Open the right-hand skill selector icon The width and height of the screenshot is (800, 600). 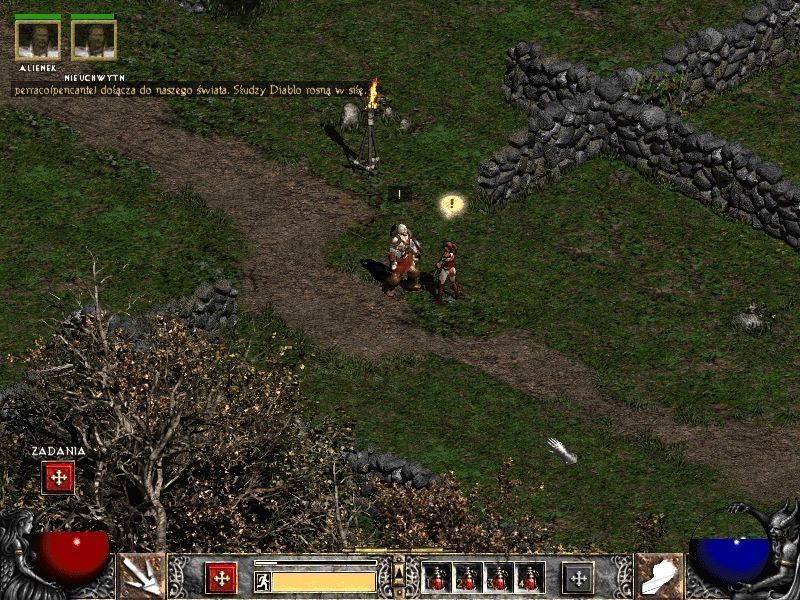tap(659, 577)
